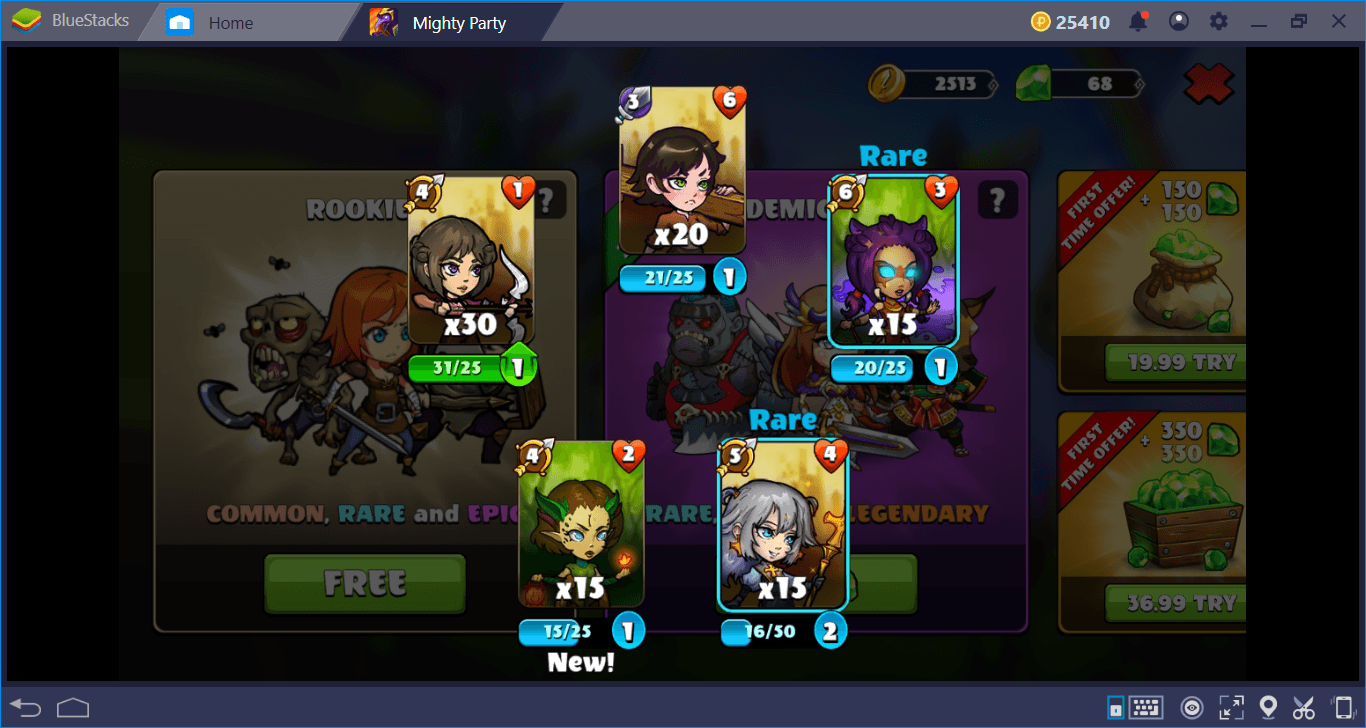Open the BlueStacks settings gear
The width and height of the screenshot is (1366, 728).
tap(1218, 20)
